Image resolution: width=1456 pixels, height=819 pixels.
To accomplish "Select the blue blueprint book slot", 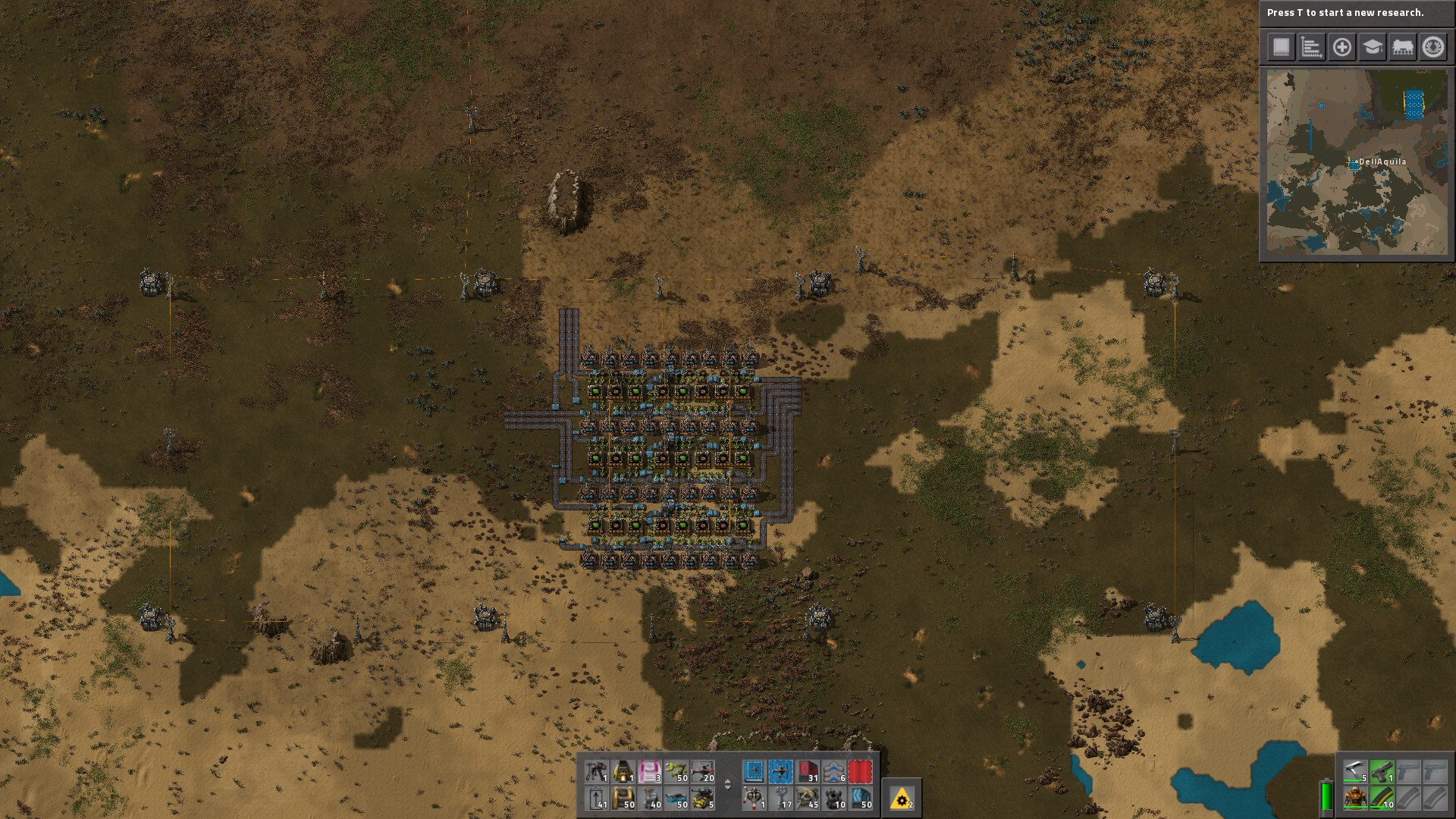I will click(754, 772).
